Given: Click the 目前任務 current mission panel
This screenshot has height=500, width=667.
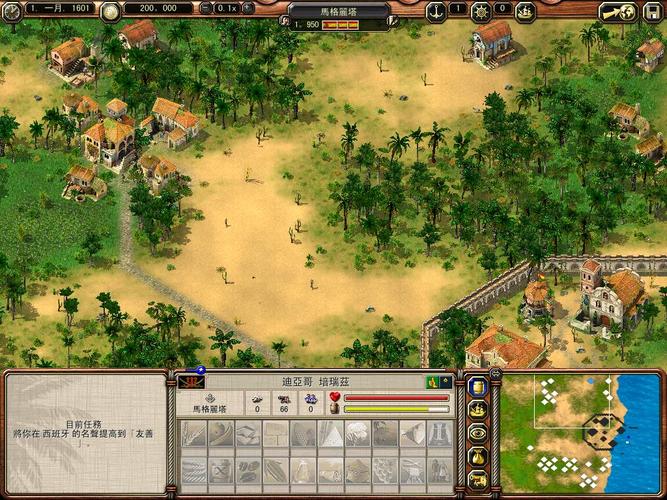Looking at the screenshot, I should (86, 432).
